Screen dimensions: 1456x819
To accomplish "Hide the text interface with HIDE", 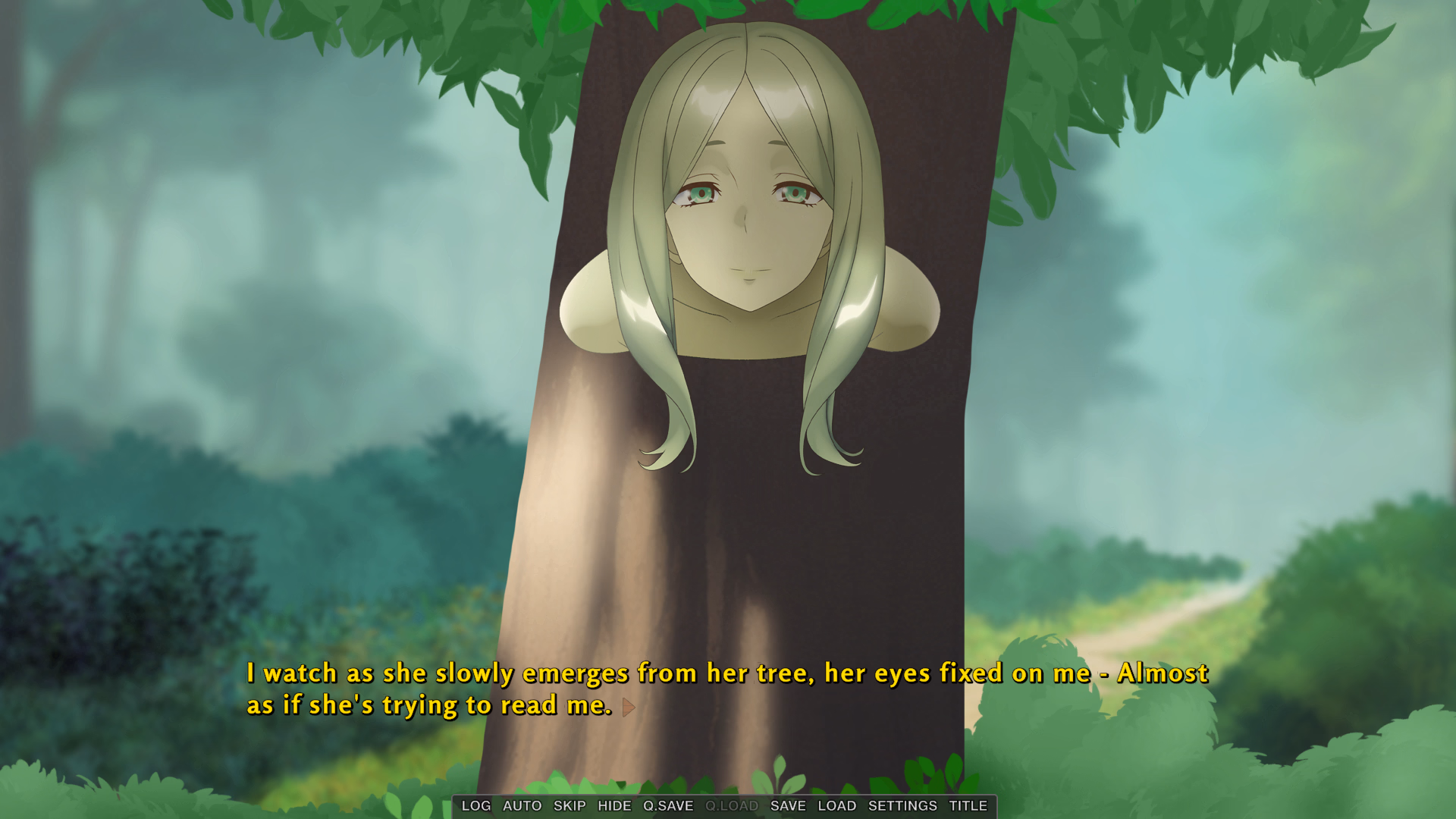I will tap(614, 806).
